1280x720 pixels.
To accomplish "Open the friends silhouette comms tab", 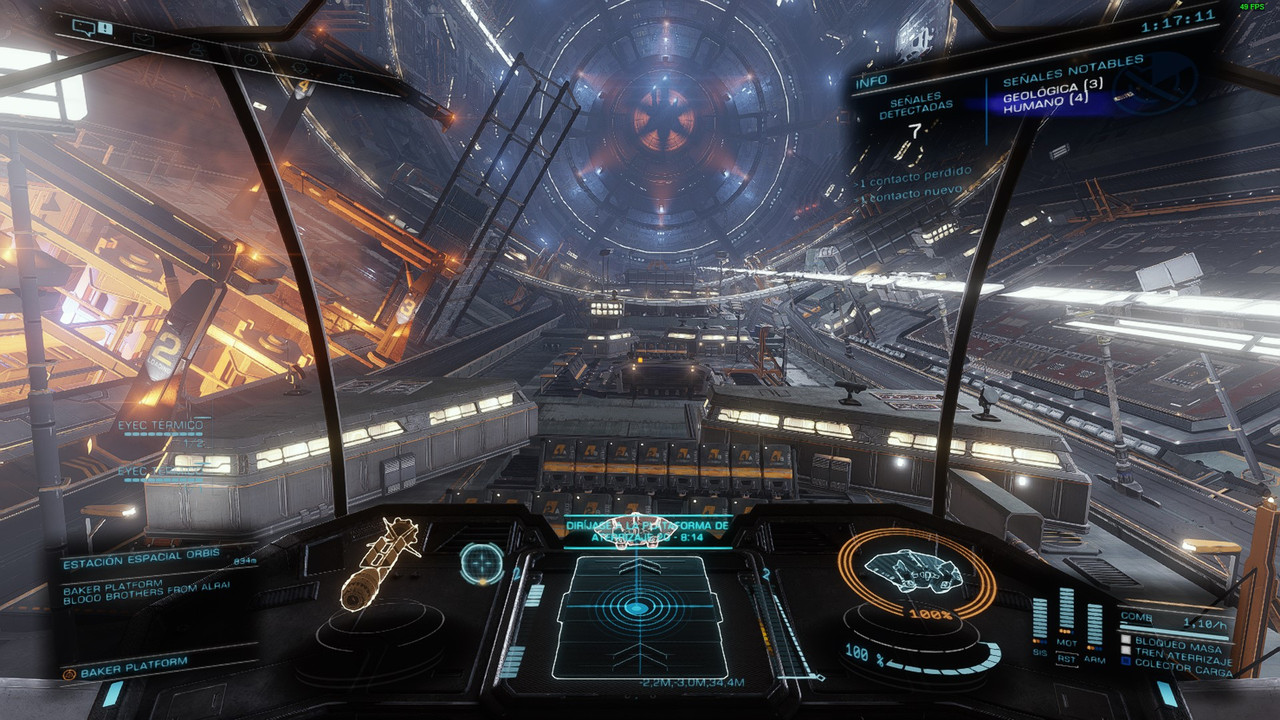I will [198, 49].
